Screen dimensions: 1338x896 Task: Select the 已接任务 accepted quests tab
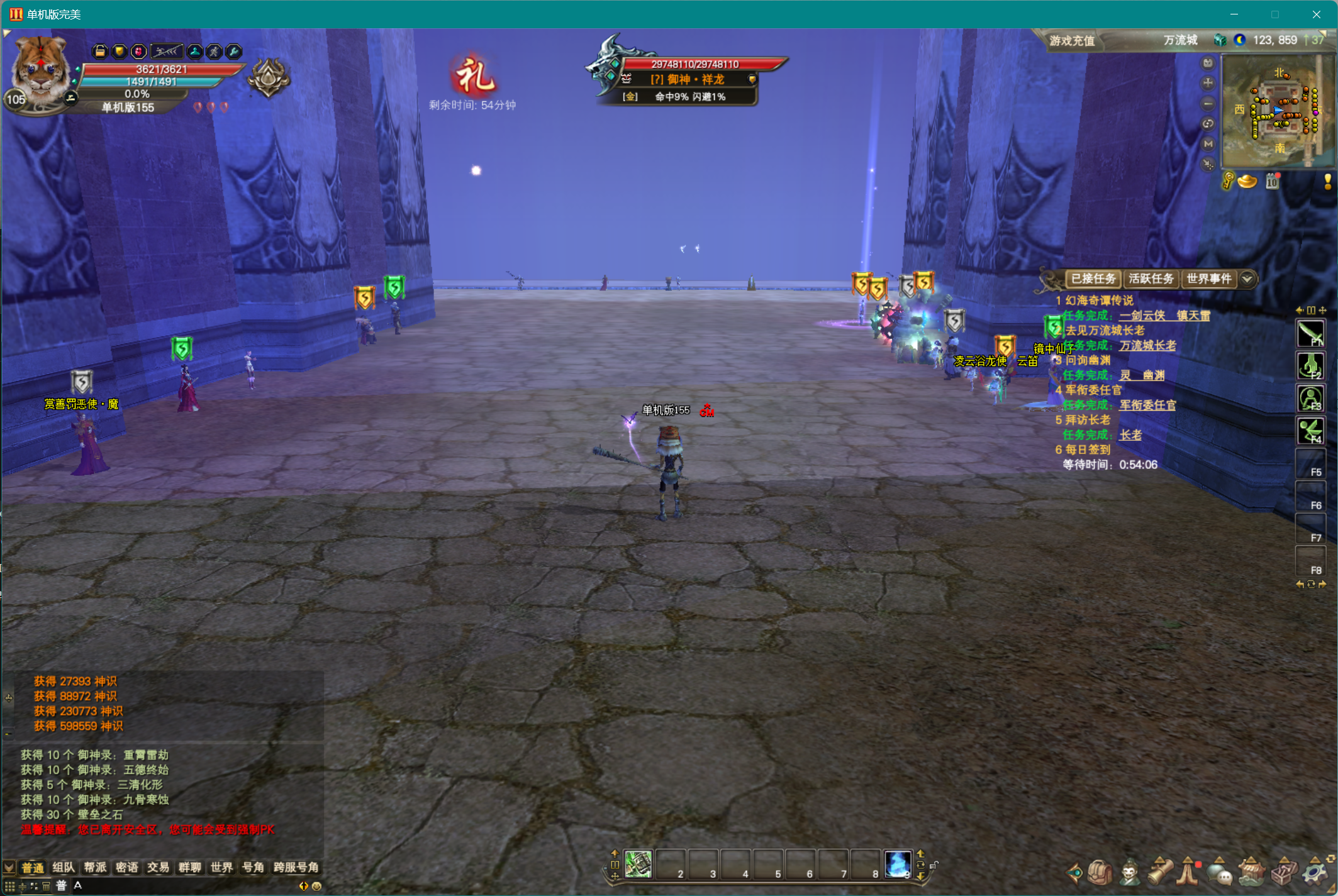1093,279
